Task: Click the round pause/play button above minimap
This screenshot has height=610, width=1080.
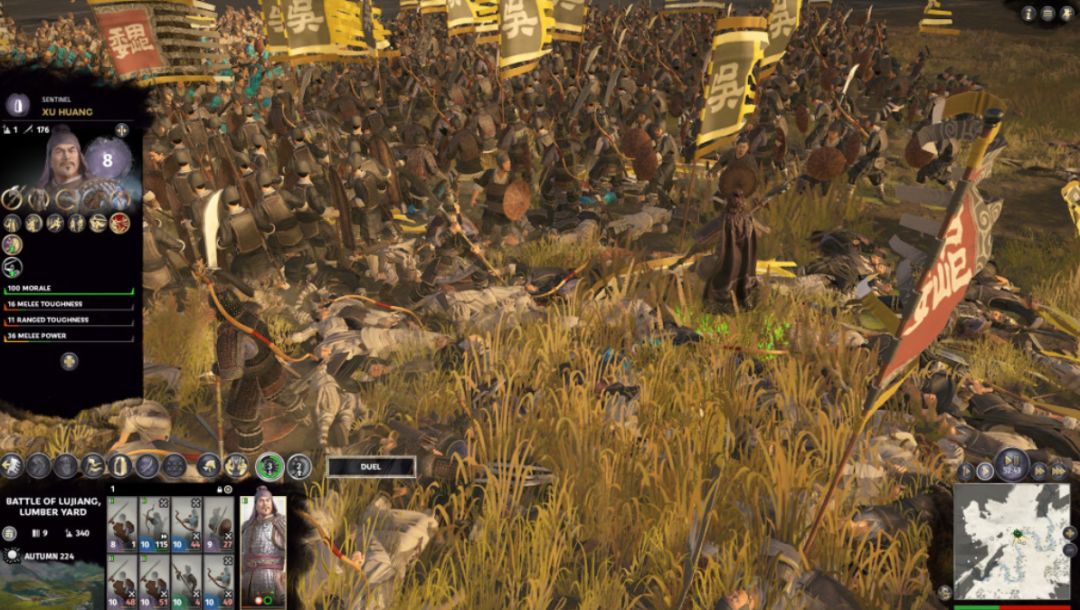Action: click(x=1012, y=465)
